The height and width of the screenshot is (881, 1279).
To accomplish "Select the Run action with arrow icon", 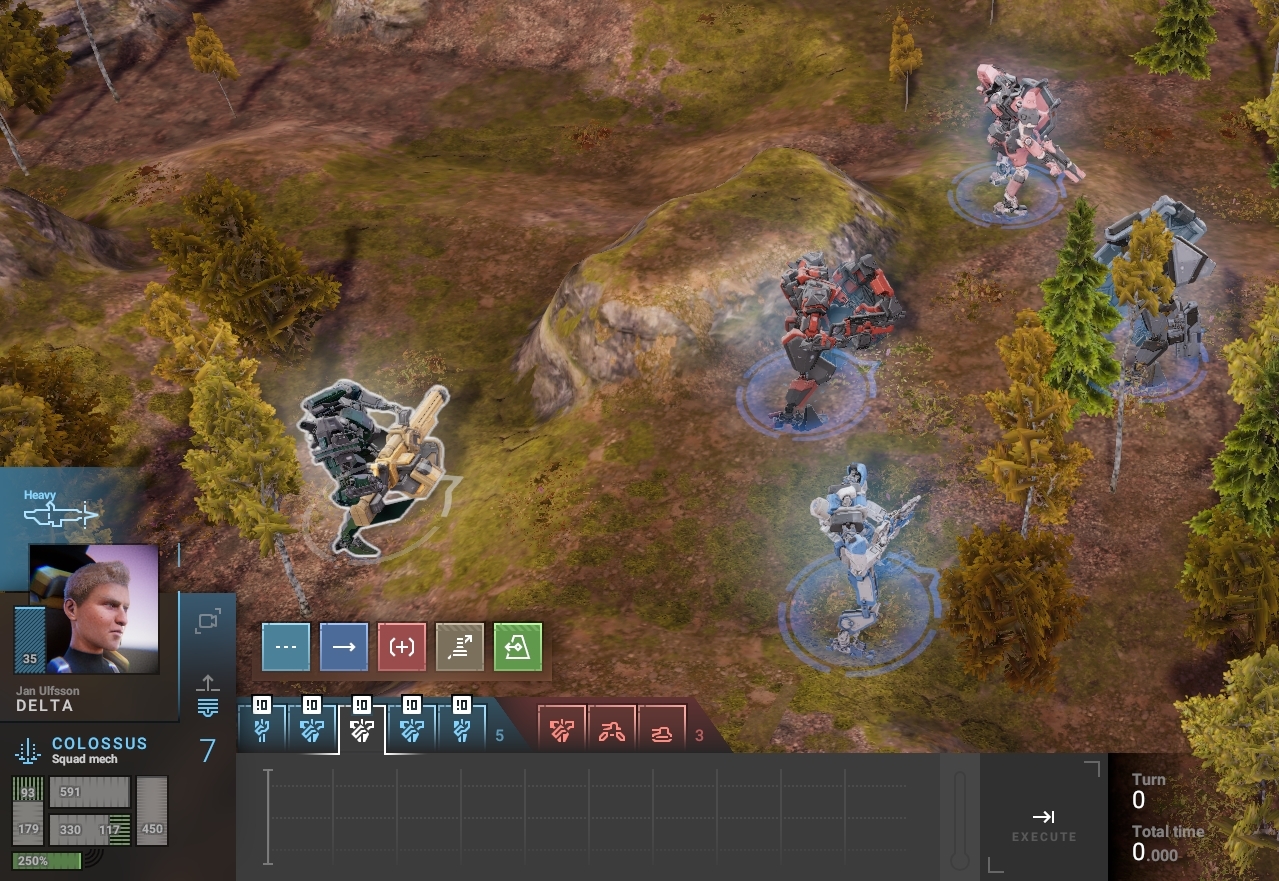I will [x=344, y=647].
